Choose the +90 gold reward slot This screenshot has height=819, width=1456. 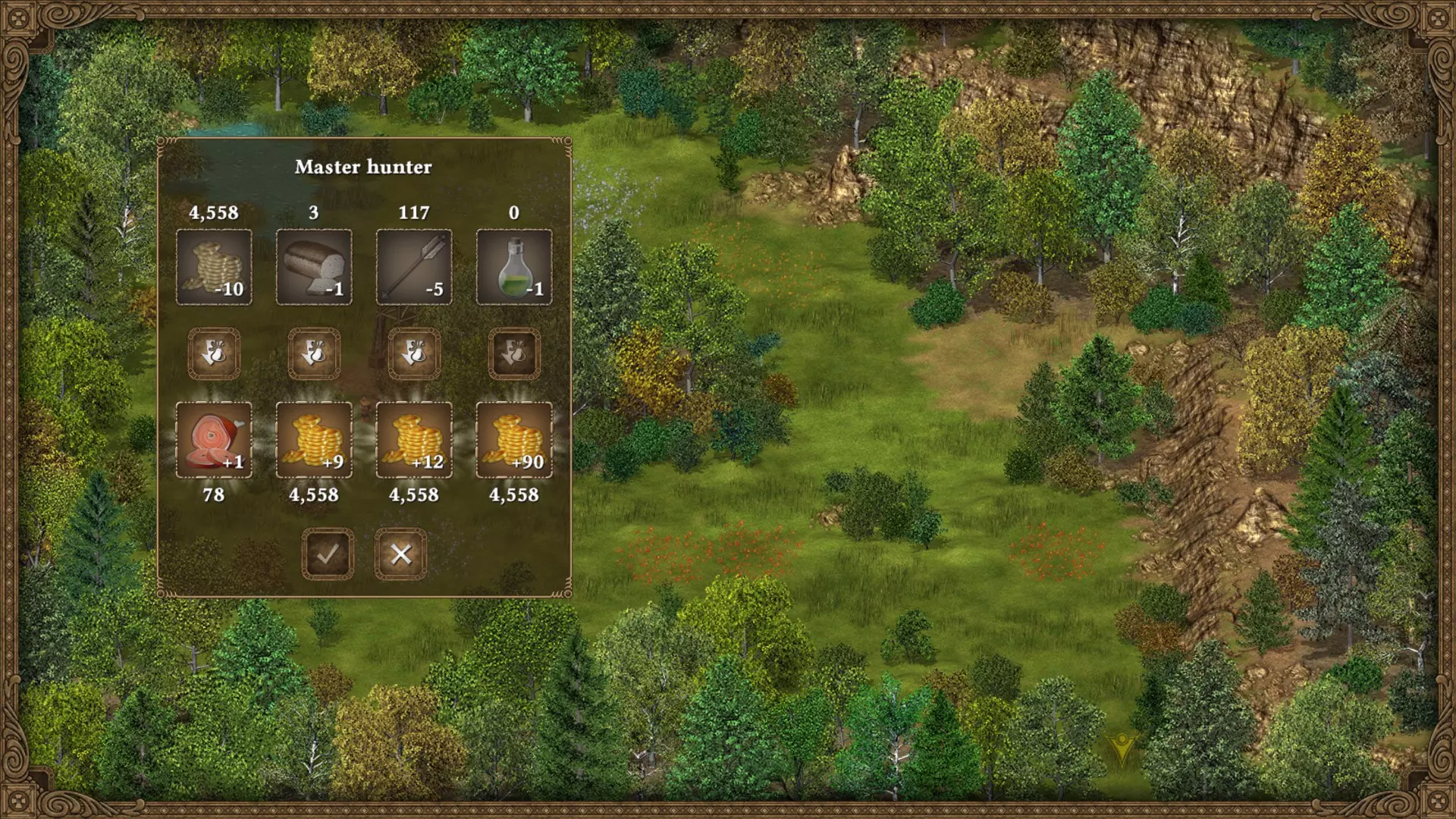tap(514, 440)
